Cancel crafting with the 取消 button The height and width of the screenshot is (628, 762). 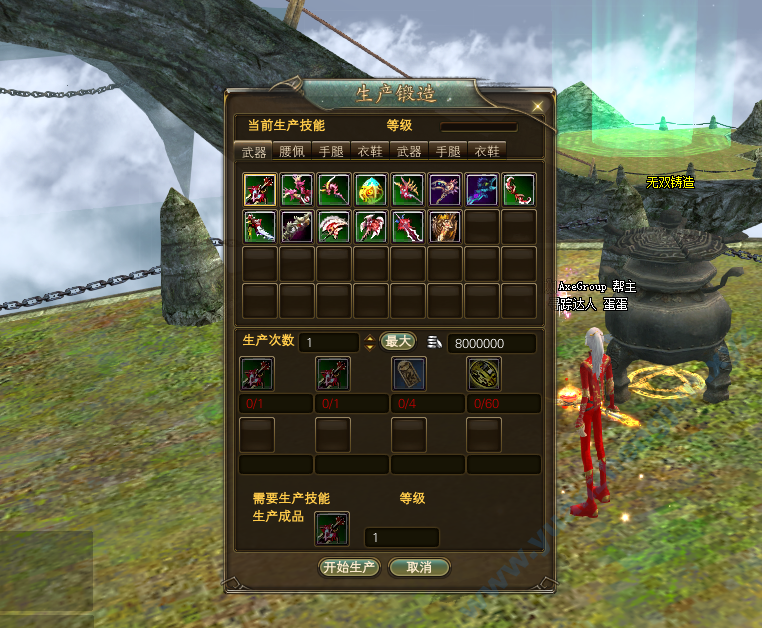[419, 567]
